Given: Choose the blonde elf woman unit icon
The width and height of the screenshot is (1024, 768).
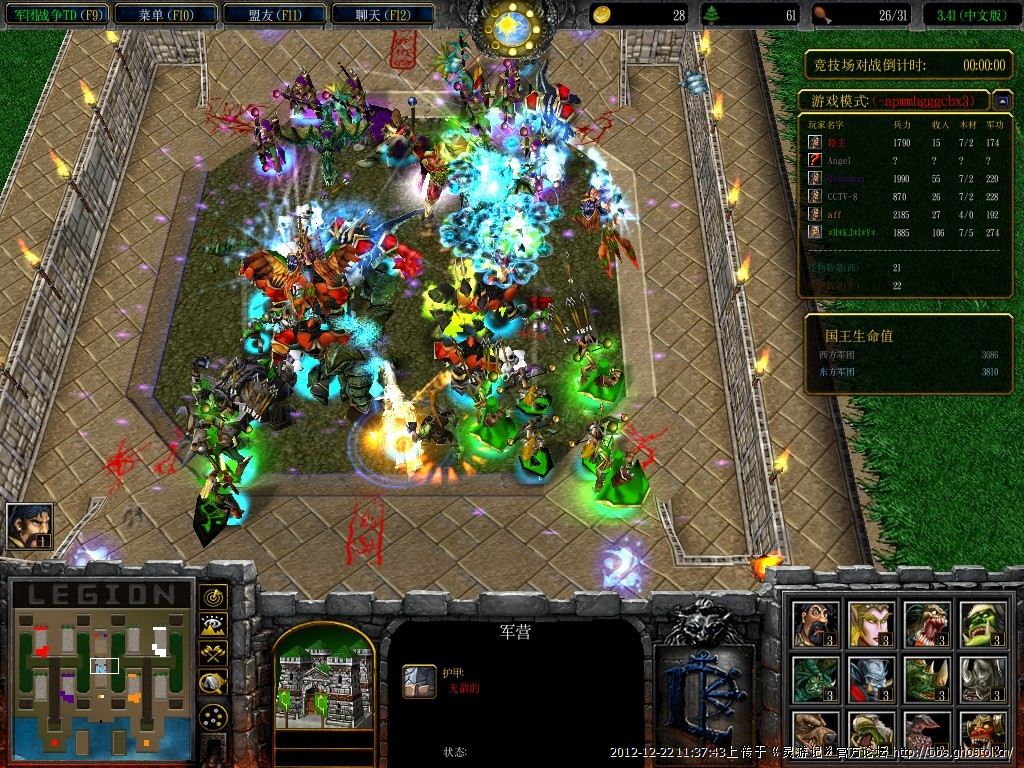Looking at the screenshot, I should (870, 625).
